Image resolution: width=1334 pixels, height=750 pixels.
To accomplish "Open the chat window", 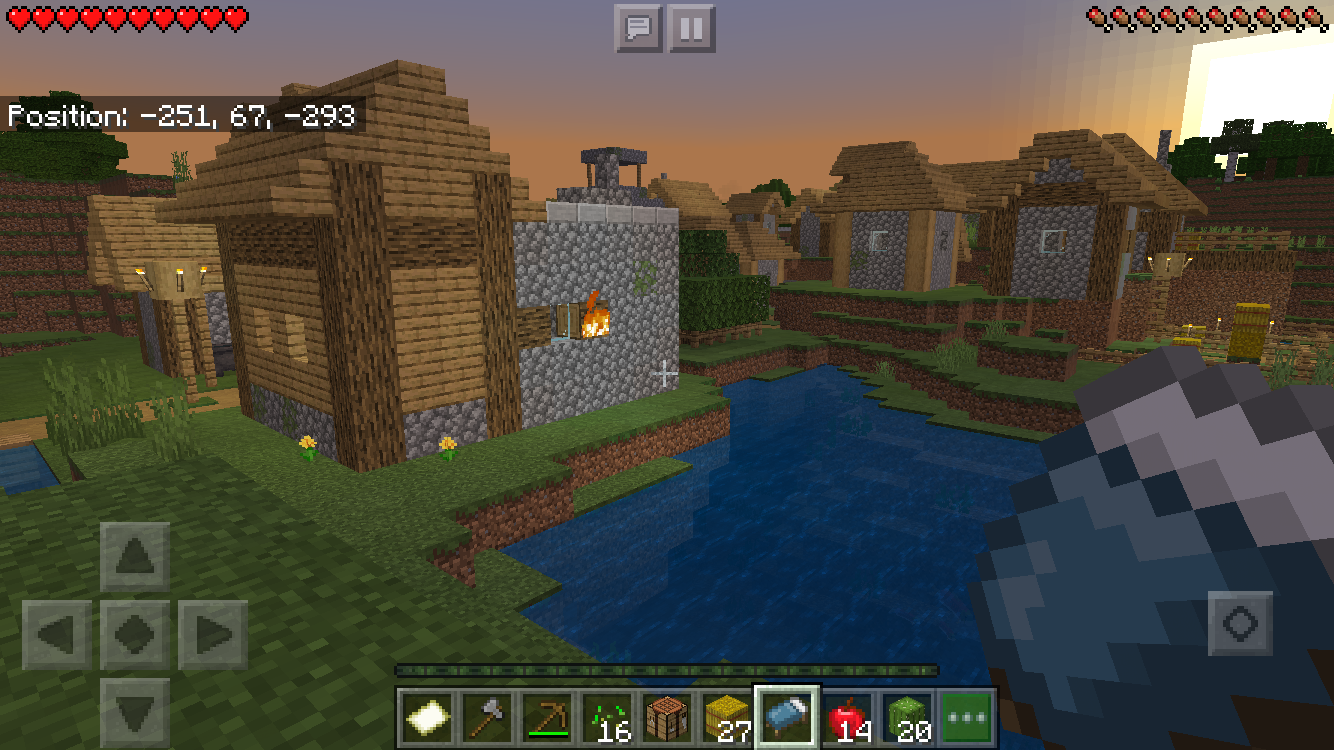I will click(638, 28).
